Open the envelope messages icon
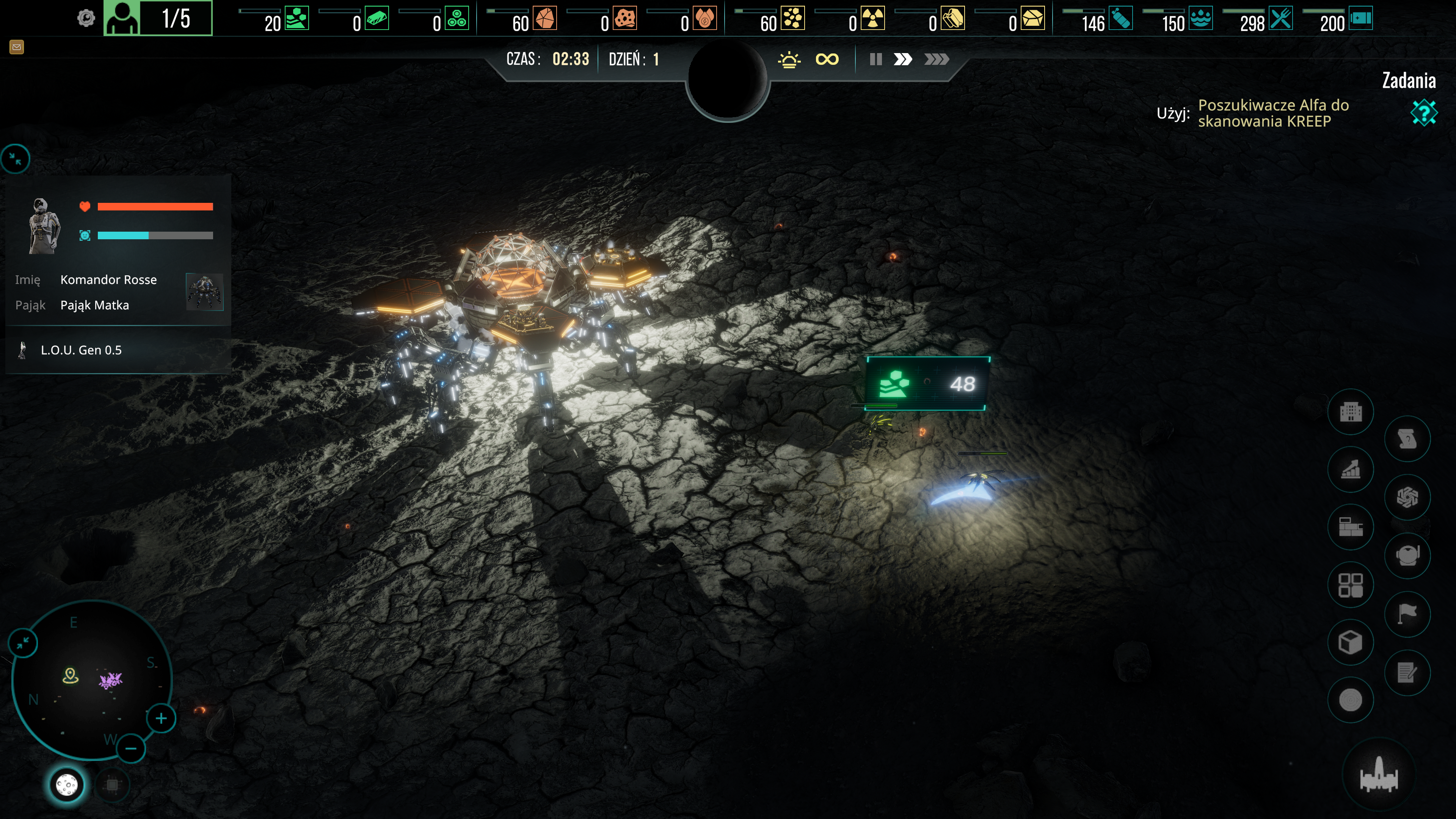The image size is (1456, 819). (x=16, y=47)
